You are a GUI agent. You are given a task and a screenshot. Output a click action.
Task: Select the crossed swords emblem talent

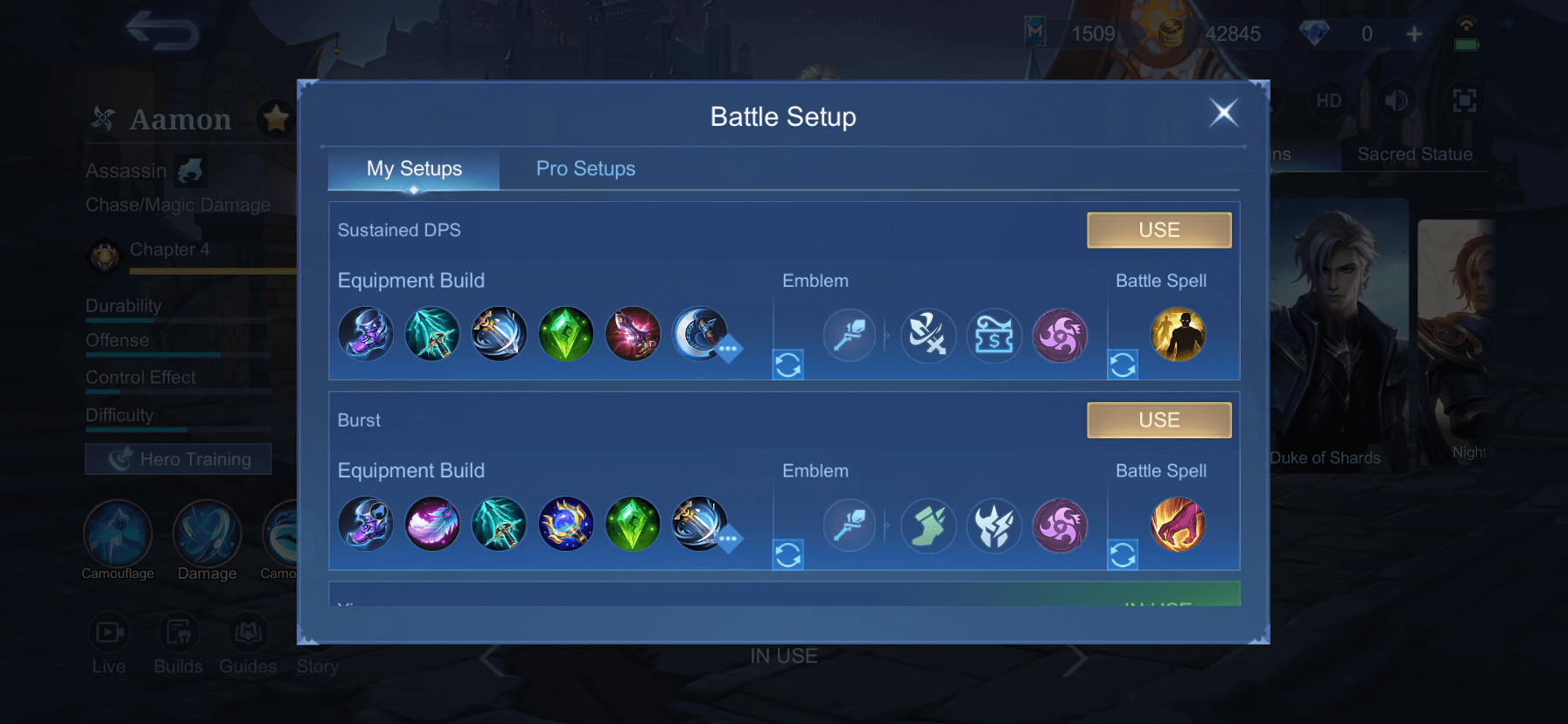[x=927, y=335]
